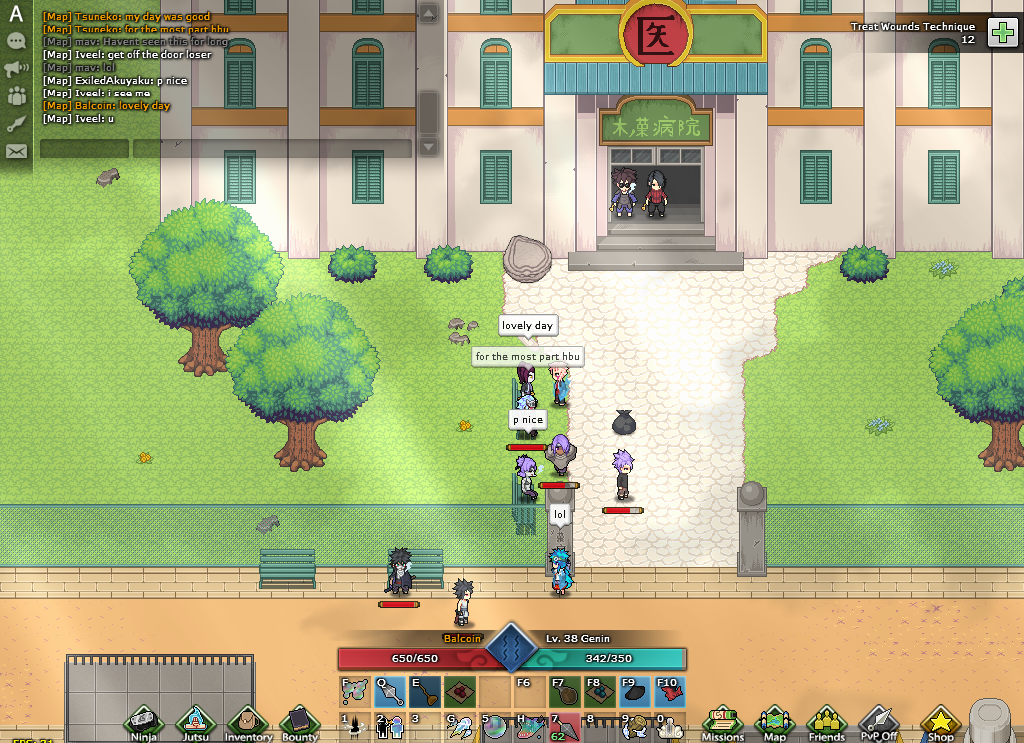Click the chat message input field
Image resolution: width=1024 pixels, height=743 pixels.
[x=272, y=149]
